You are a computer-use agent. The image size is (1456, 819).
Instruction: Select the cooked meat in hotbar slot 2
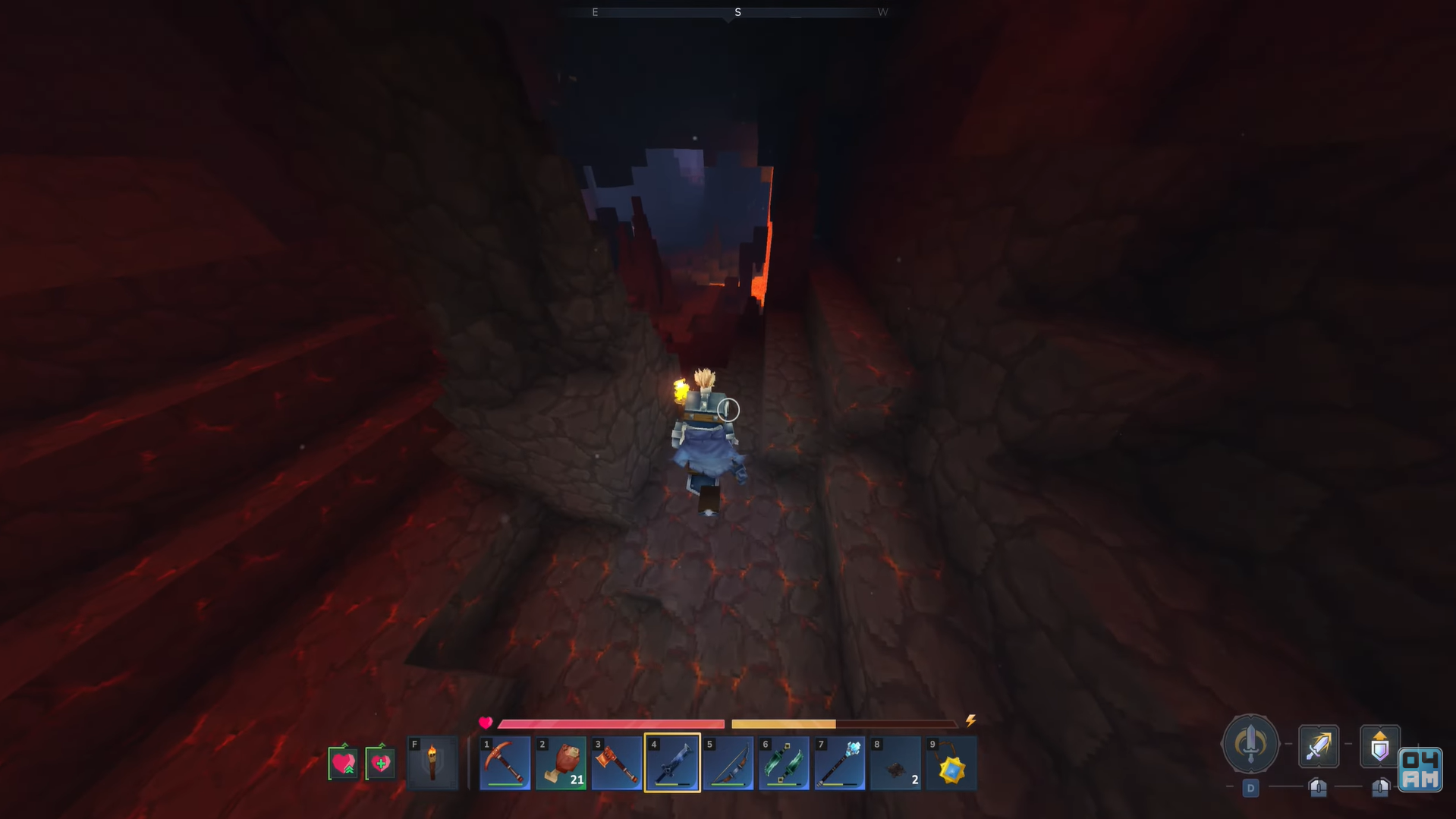coord(561,763)
